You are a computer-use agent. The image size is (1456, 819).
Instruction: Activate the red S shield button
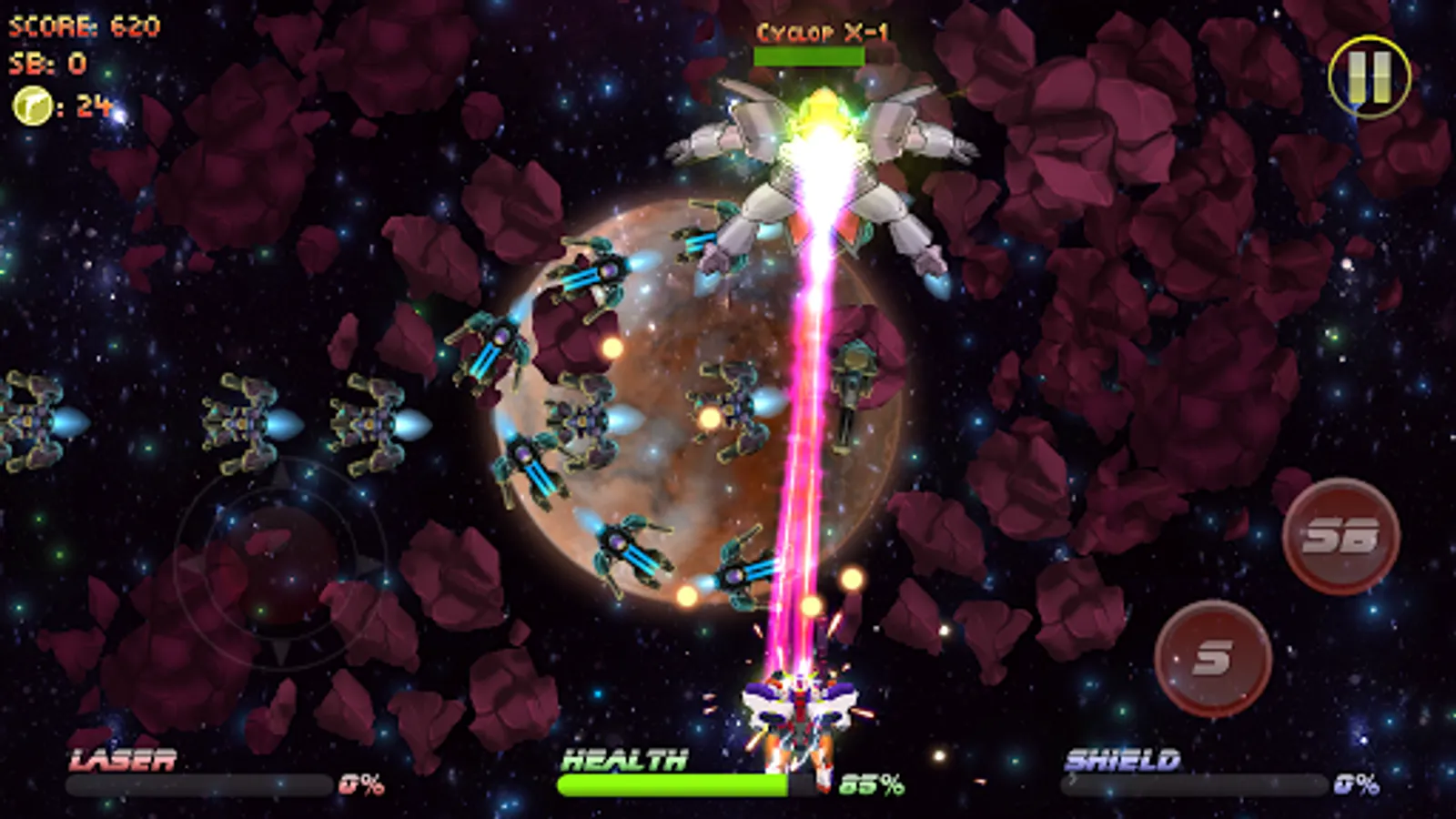[x=1213, y=658]
